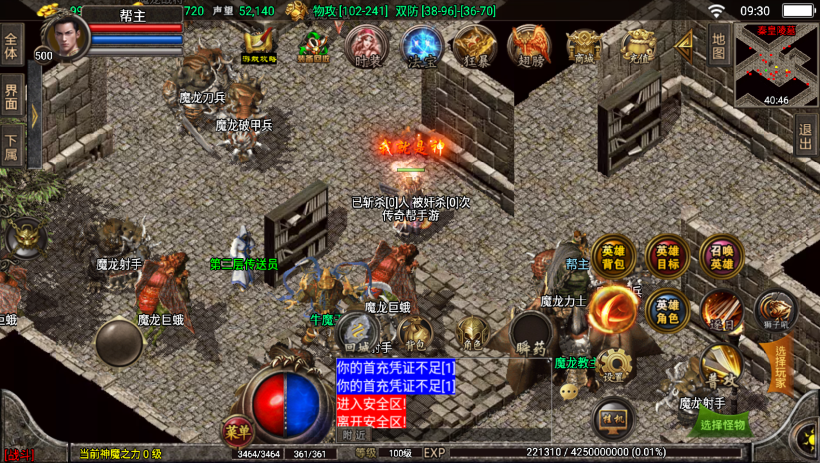Open the 充值 recharge menu
The image size is (820, 463).
click(637, 45)
